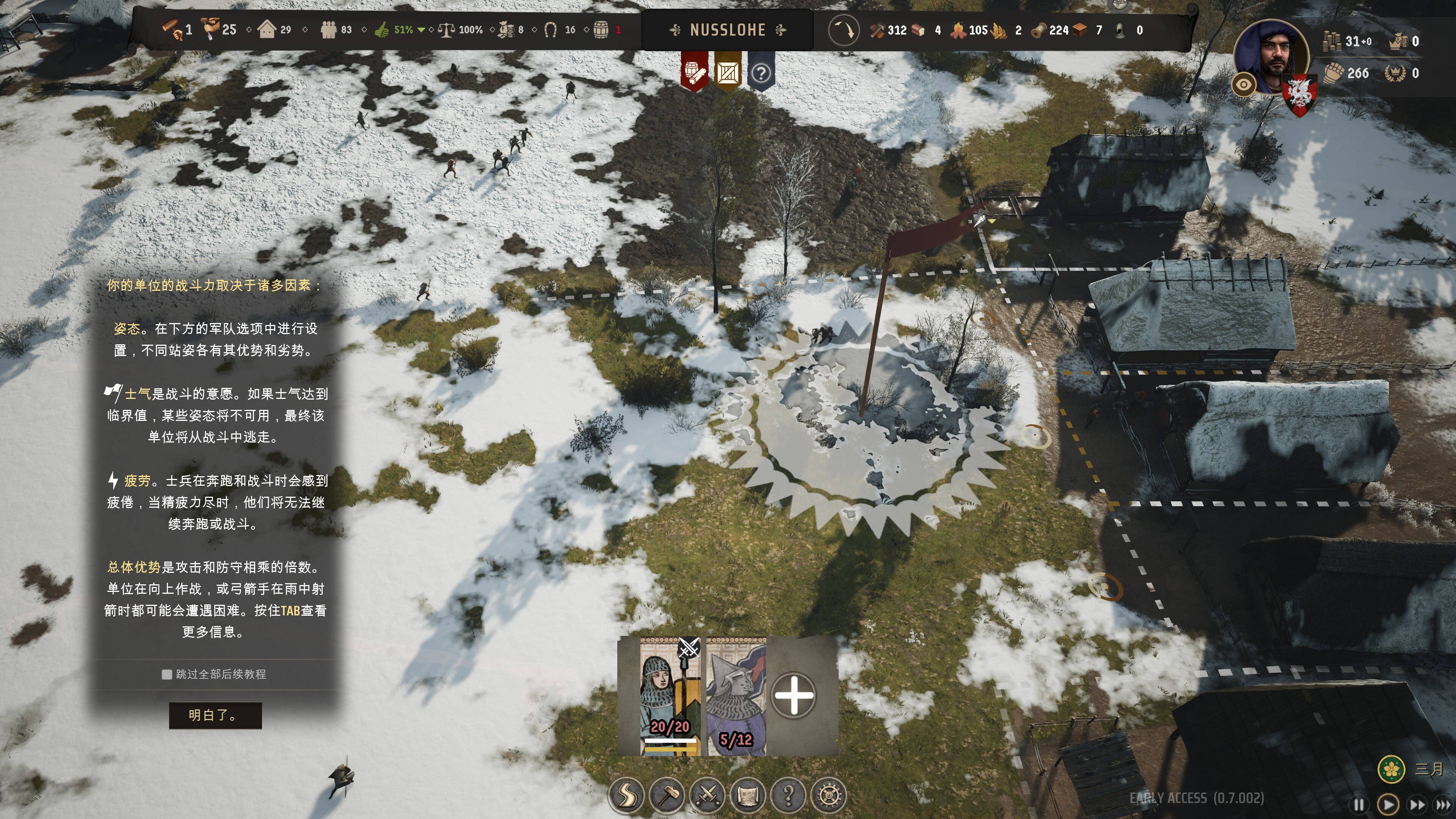This screenshot has width=1456, height=819.
Task: Confirm the tutorial with 明白了 button
Action: click(215, 715)
